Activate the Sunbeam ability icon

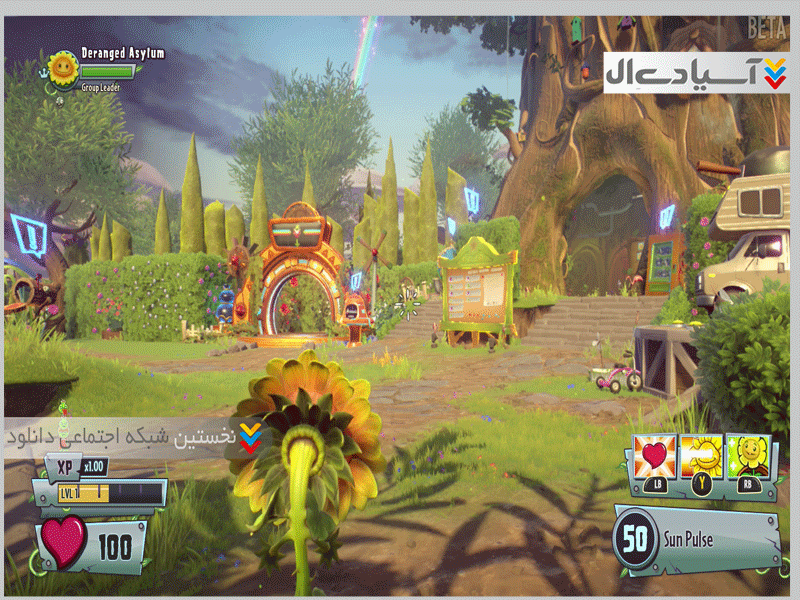pyautogui.click(x=703, y=459)
